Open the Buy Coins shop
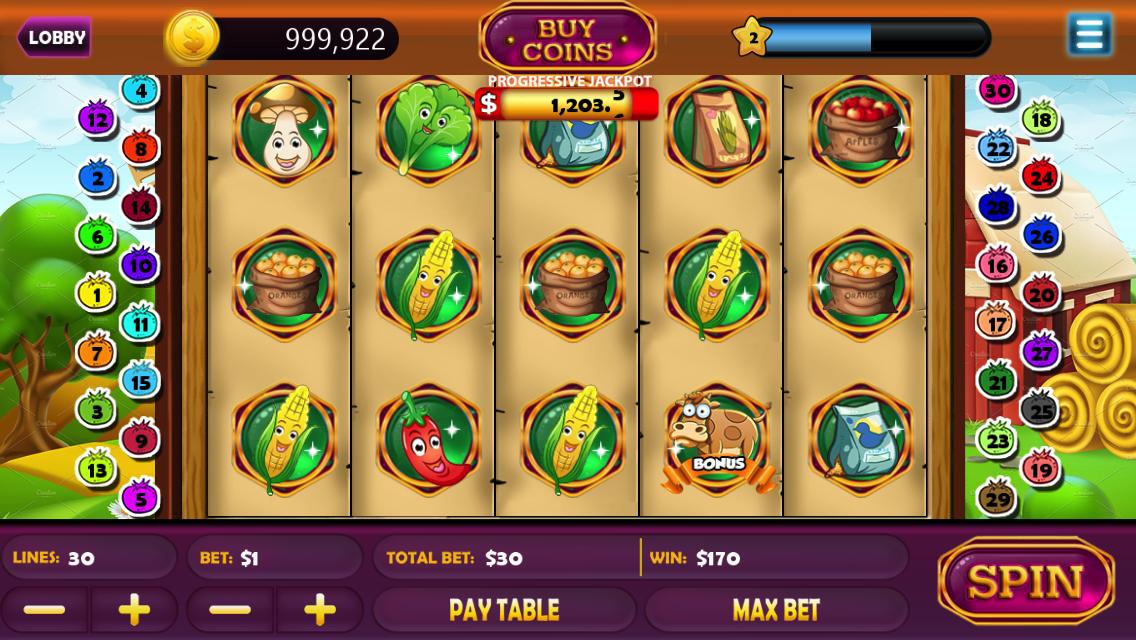Image resolution: width=1136 pixels, height=640 pixels. click(x=567, y=40)
